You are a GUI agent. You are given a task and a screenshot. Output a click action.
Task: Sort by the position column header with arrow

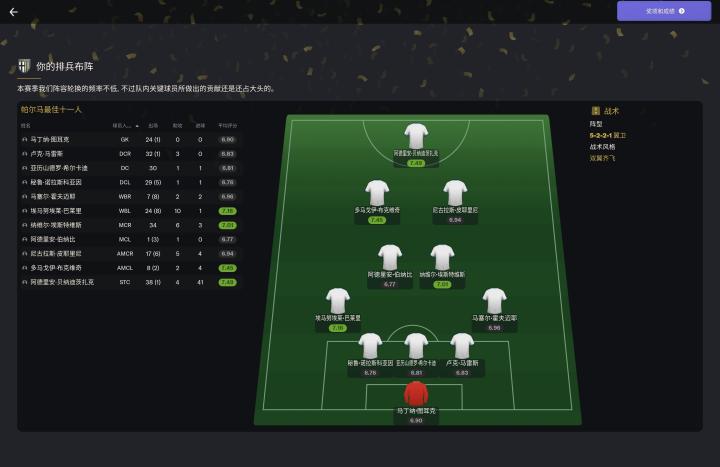click(x=125, y=126)
